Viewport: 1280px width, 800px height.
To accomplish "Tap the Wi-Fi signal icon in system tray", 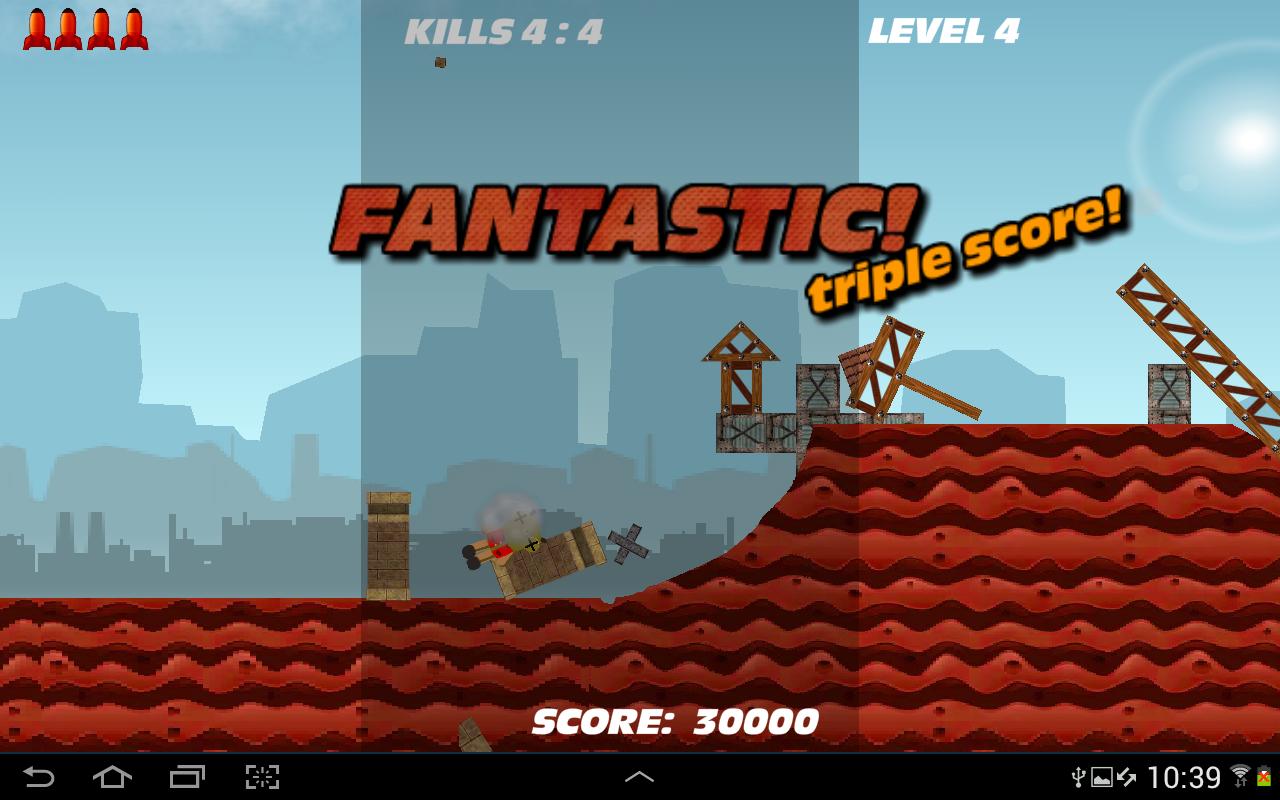I will (1240, 775).
